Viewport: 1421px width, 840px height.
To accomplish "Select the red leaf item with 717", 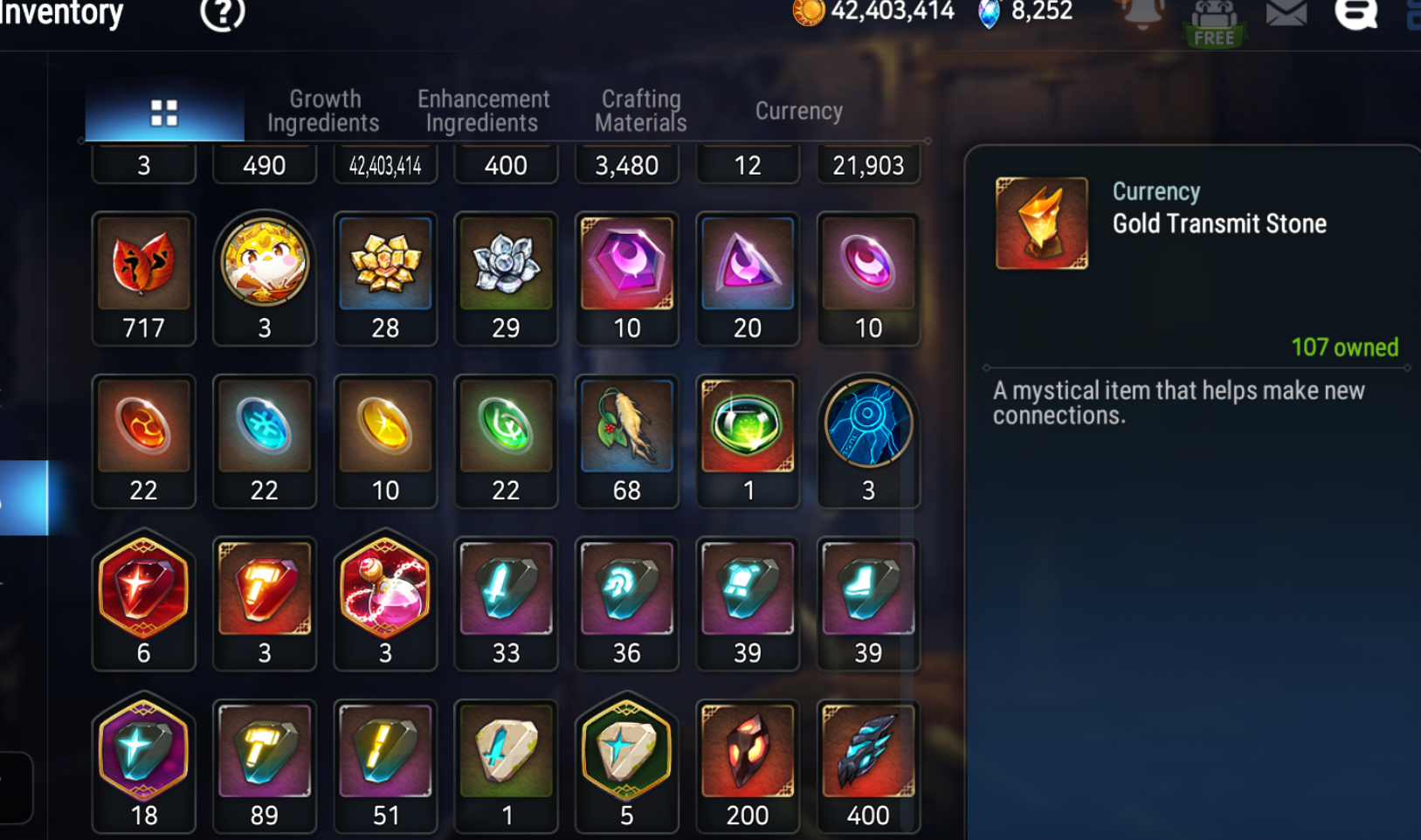I will click(x=143, y=265).
